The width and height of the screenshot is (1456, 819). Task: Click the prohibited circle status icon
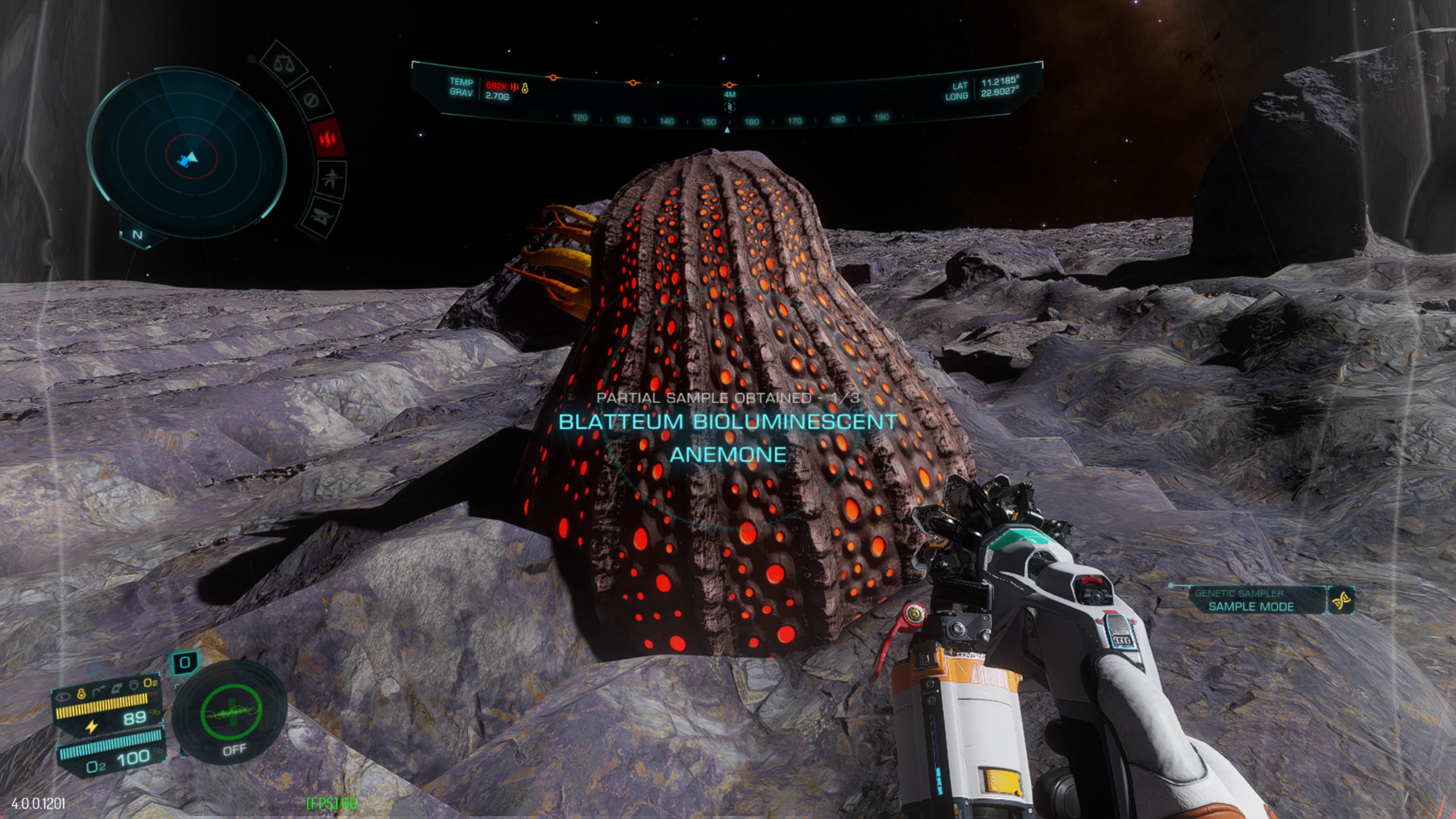[311, 100]
